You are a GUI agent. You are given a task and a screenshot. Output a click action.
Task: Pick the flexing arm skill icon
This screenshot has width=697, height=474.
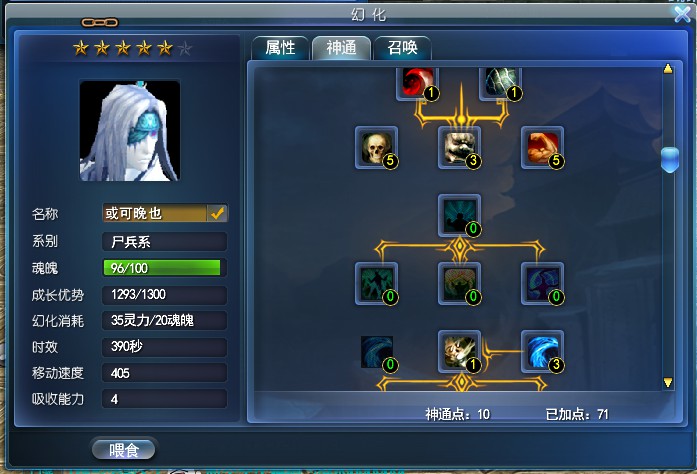point(542,147)
